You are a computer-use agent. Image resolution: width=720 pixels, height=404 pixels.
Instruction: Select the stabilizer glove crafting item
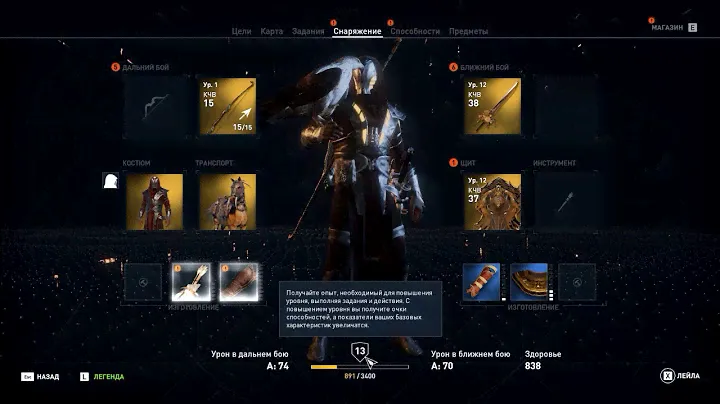238,282
